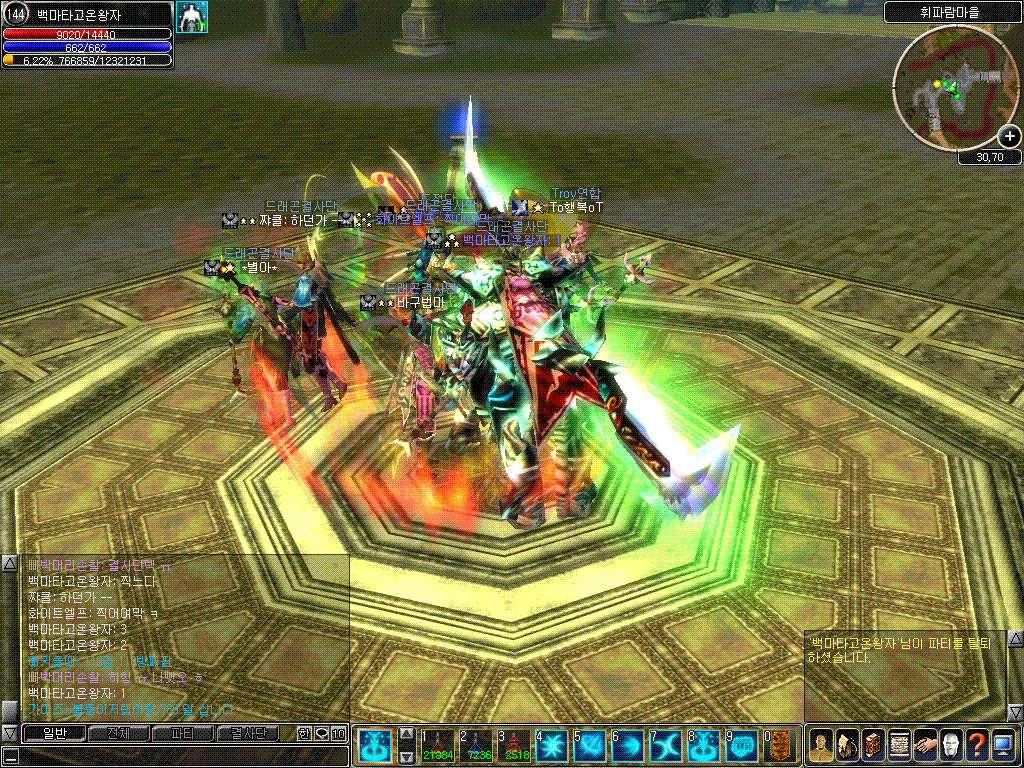1024x768 pixels.
Task: Zoom the minimap with the plus button
Action: [1009, 137]
